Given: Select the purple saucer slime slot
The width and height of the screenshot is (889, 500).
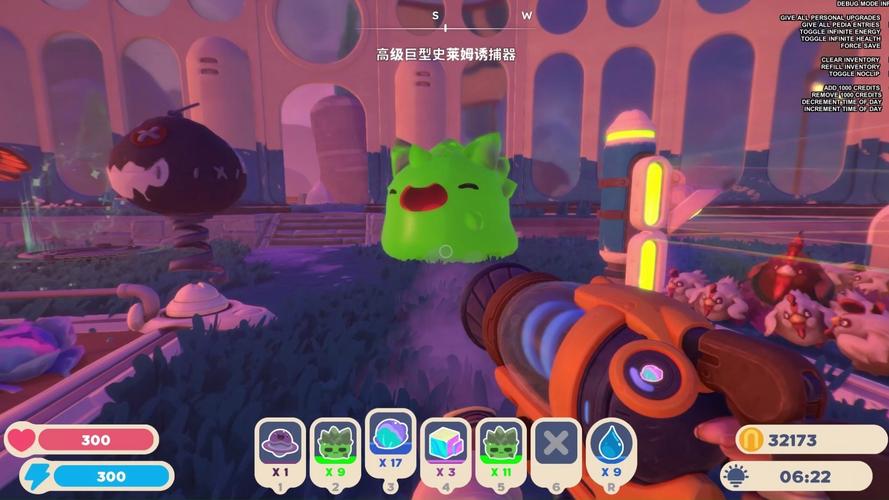Looking at the screenshot, I should 280,449.
